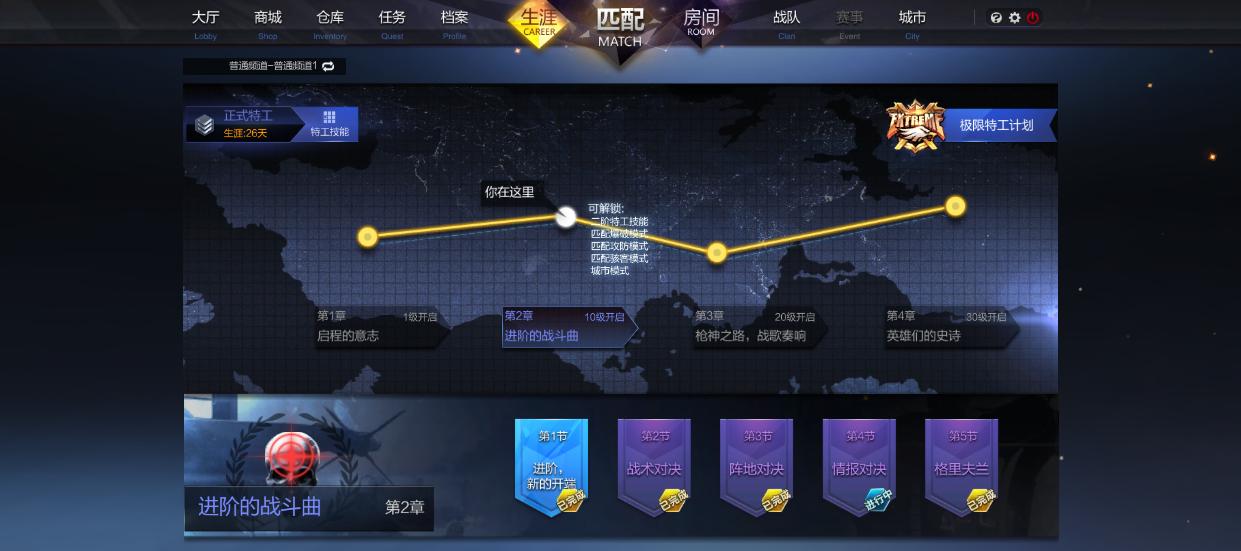
Task: Switch to the 任务 Quest tab
Action: click(x=392, y=22)
